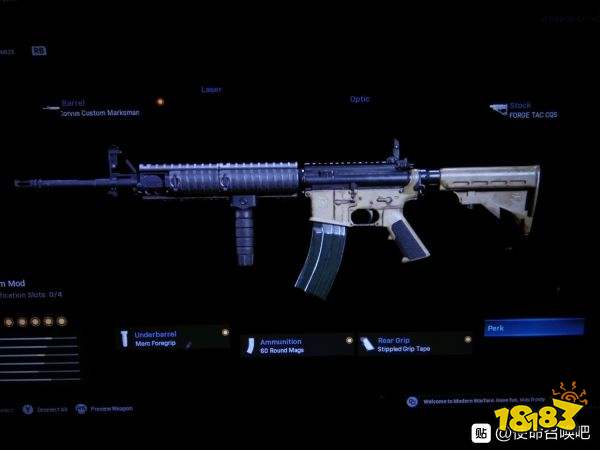Open the Laser attachment slot
Image resolution: width=600 pixels, height=450 pixels.
point(211,90)
